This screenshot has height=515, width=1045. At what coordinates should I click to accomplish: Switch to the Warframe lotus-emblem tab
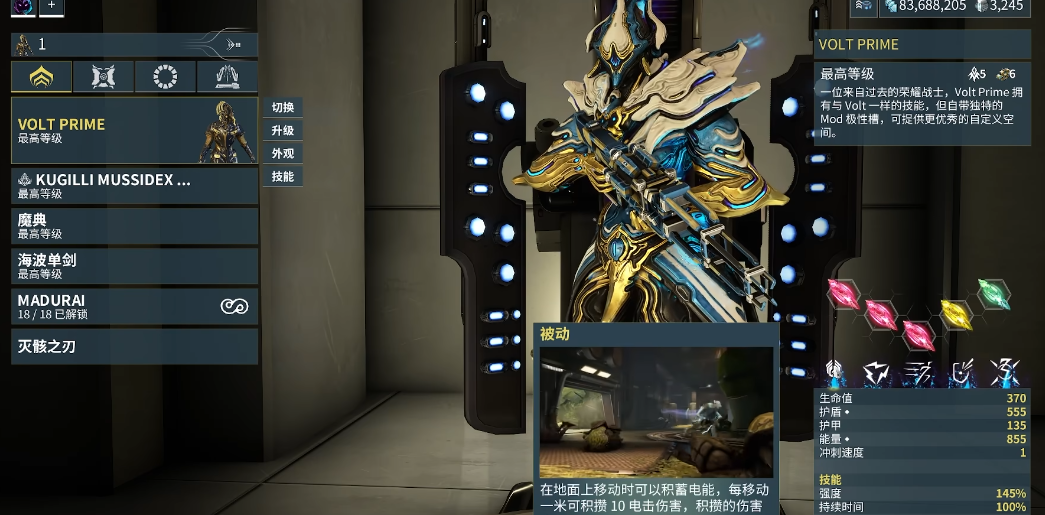(x=41, y=76)
